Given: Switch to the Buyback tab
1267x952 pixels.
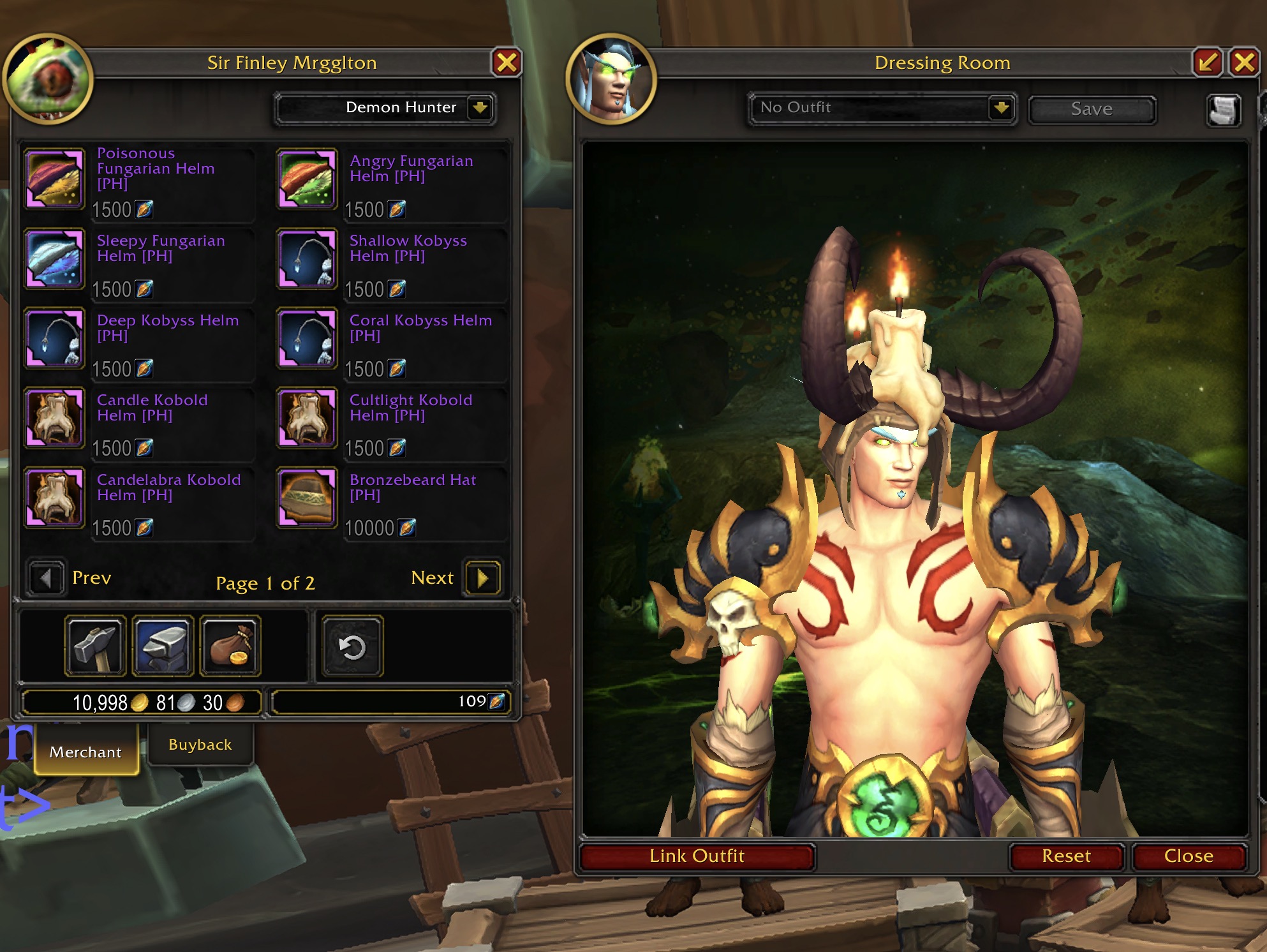Looking at the screenshot, I should 200,745.
